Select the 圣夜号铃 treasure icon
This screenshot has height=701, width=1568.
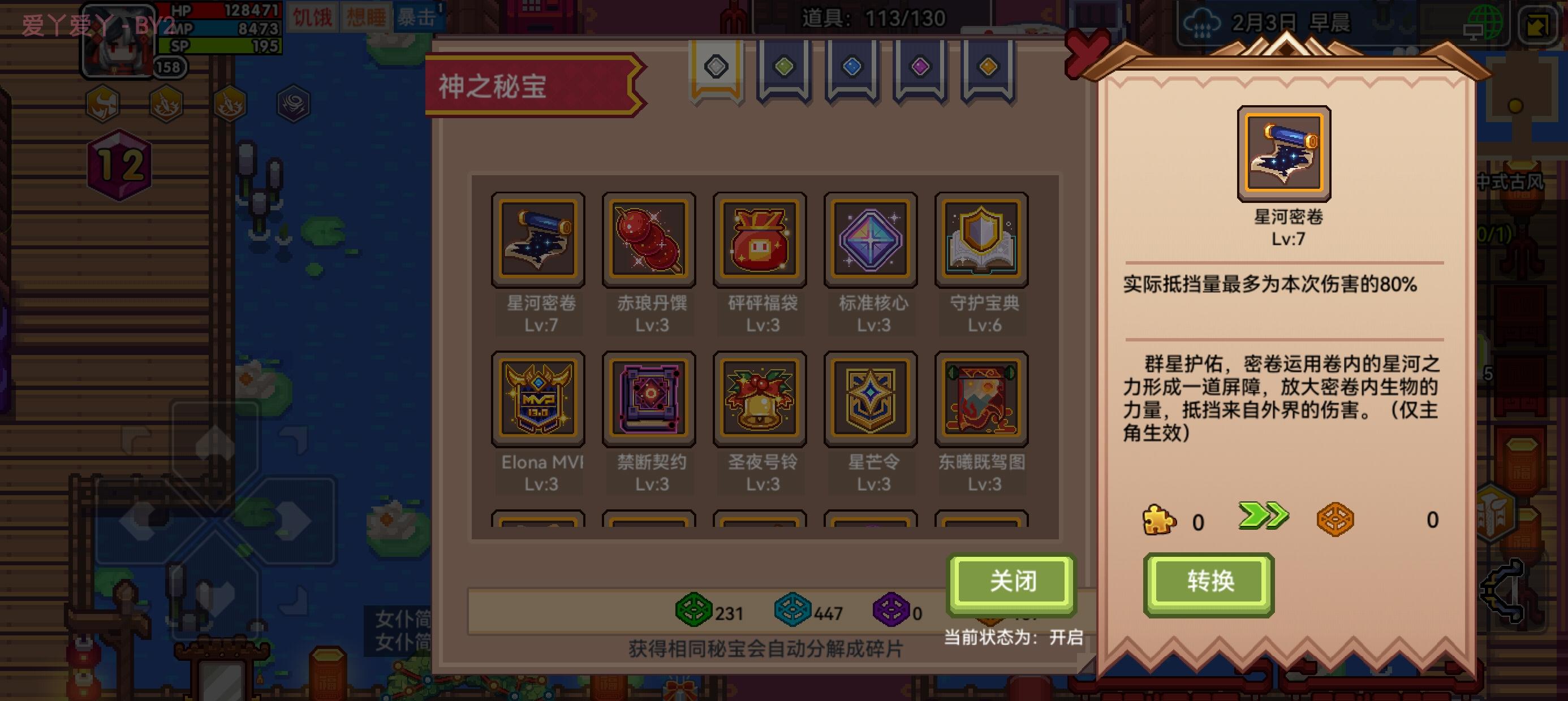tap(760, 399)
